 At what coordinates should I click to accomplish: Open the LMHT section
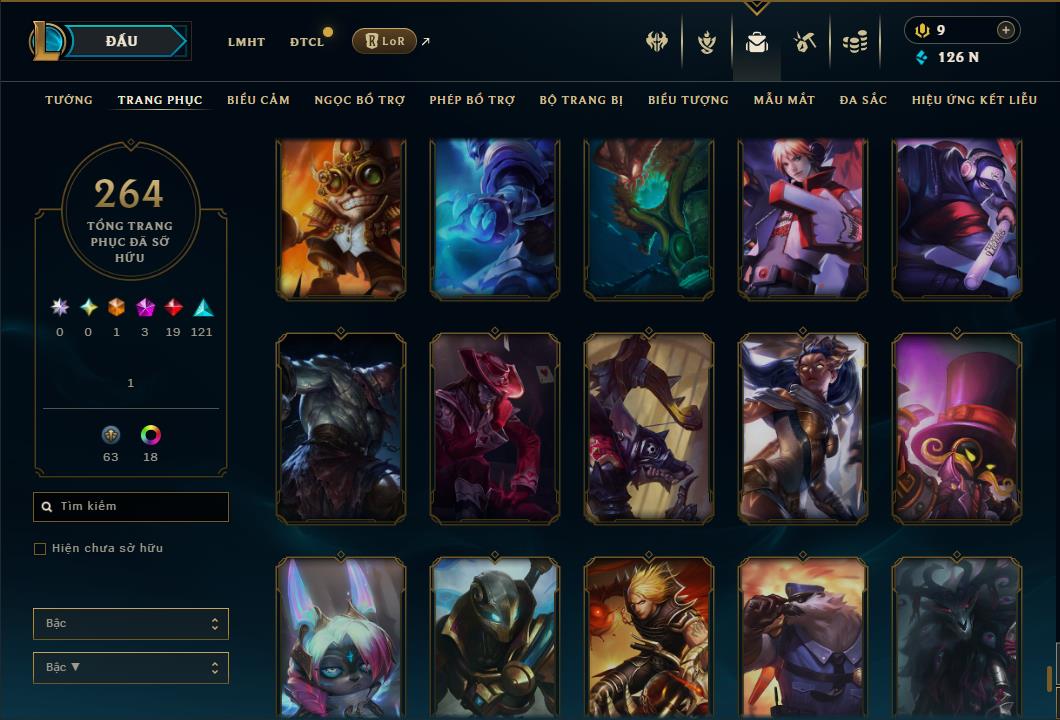pyautogui.click(x=246, y=42)
